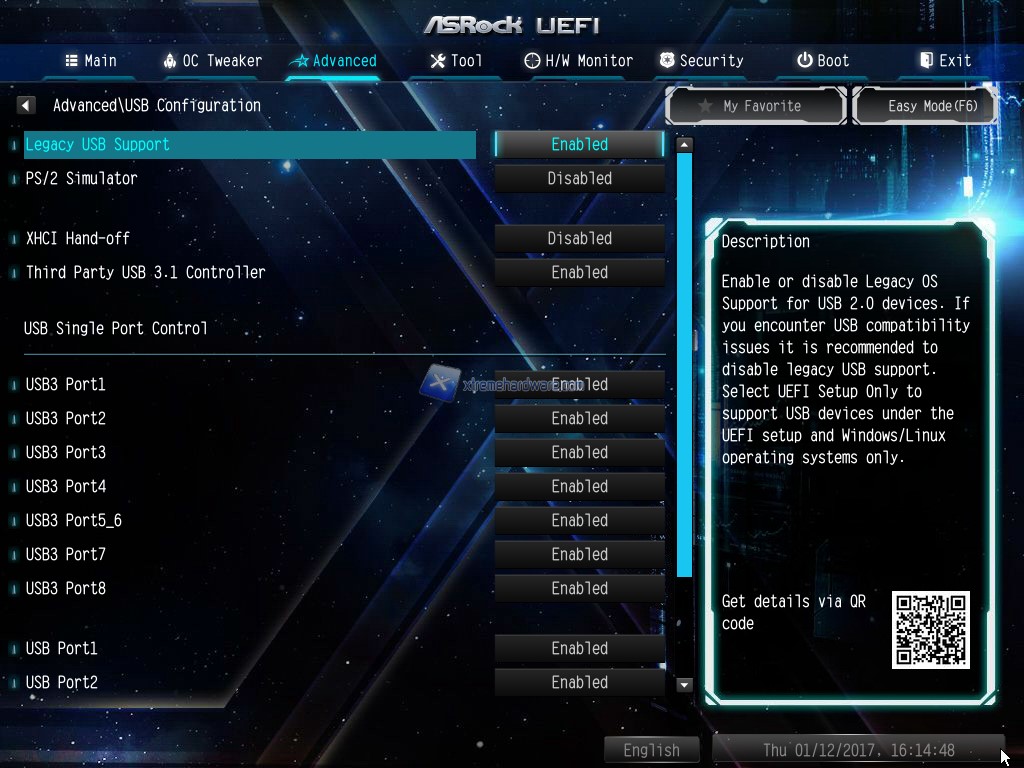Viewport: 1024px width, 768px height.
Task: Click the scroll down arrow of the list
Action: [684, 685]
